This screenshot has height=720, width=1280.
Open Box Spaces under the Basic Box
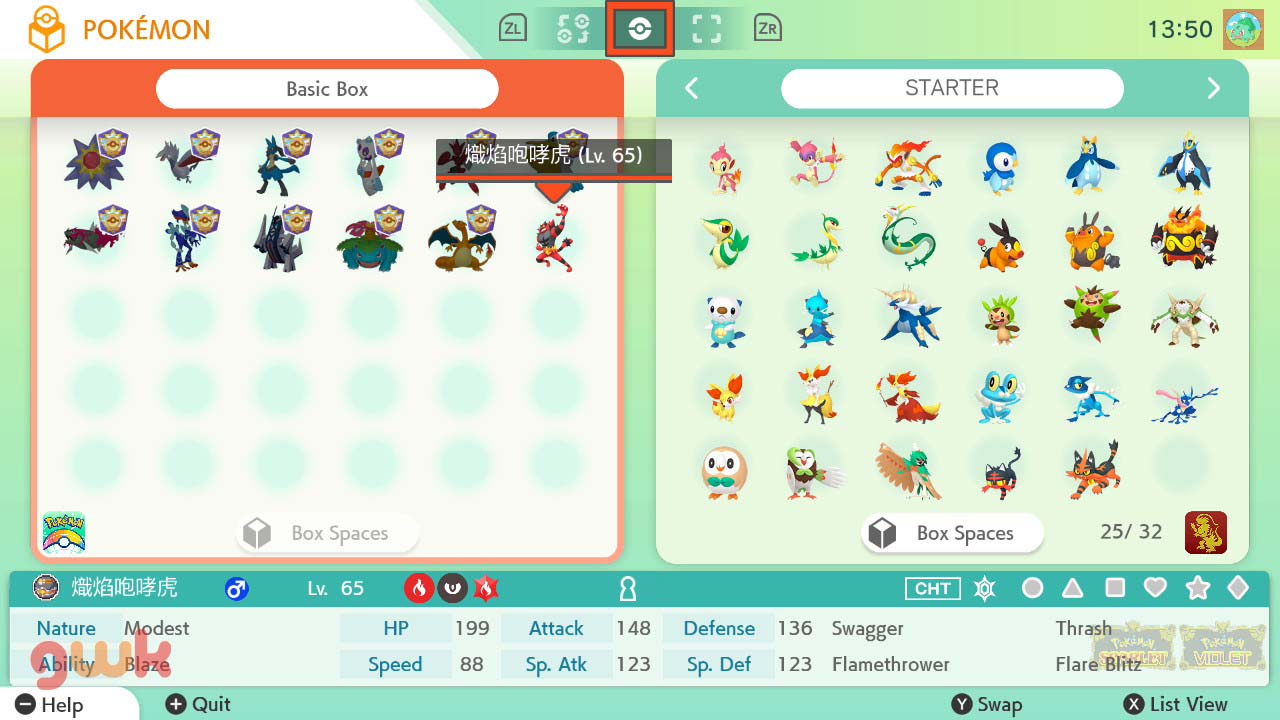coord(327,534)
